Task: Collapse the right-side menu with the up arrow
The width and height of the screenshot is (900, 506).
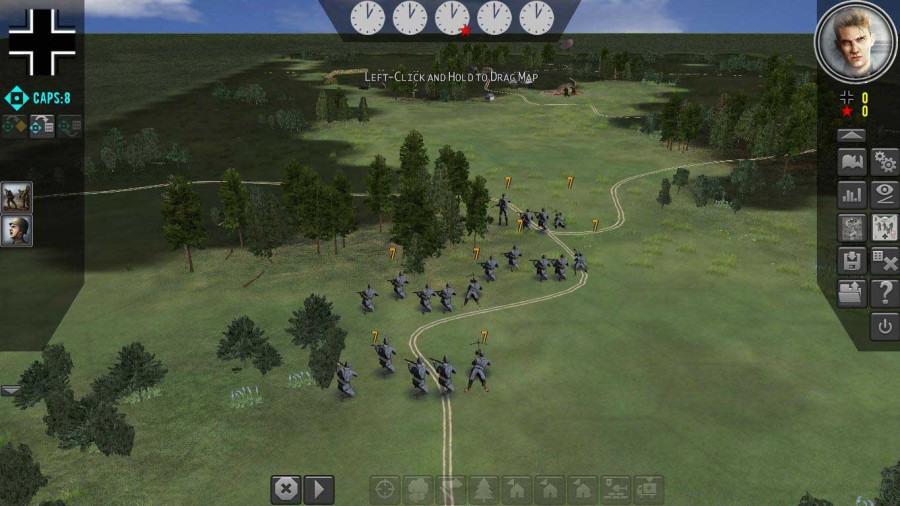Action: [x=851, y=135]
